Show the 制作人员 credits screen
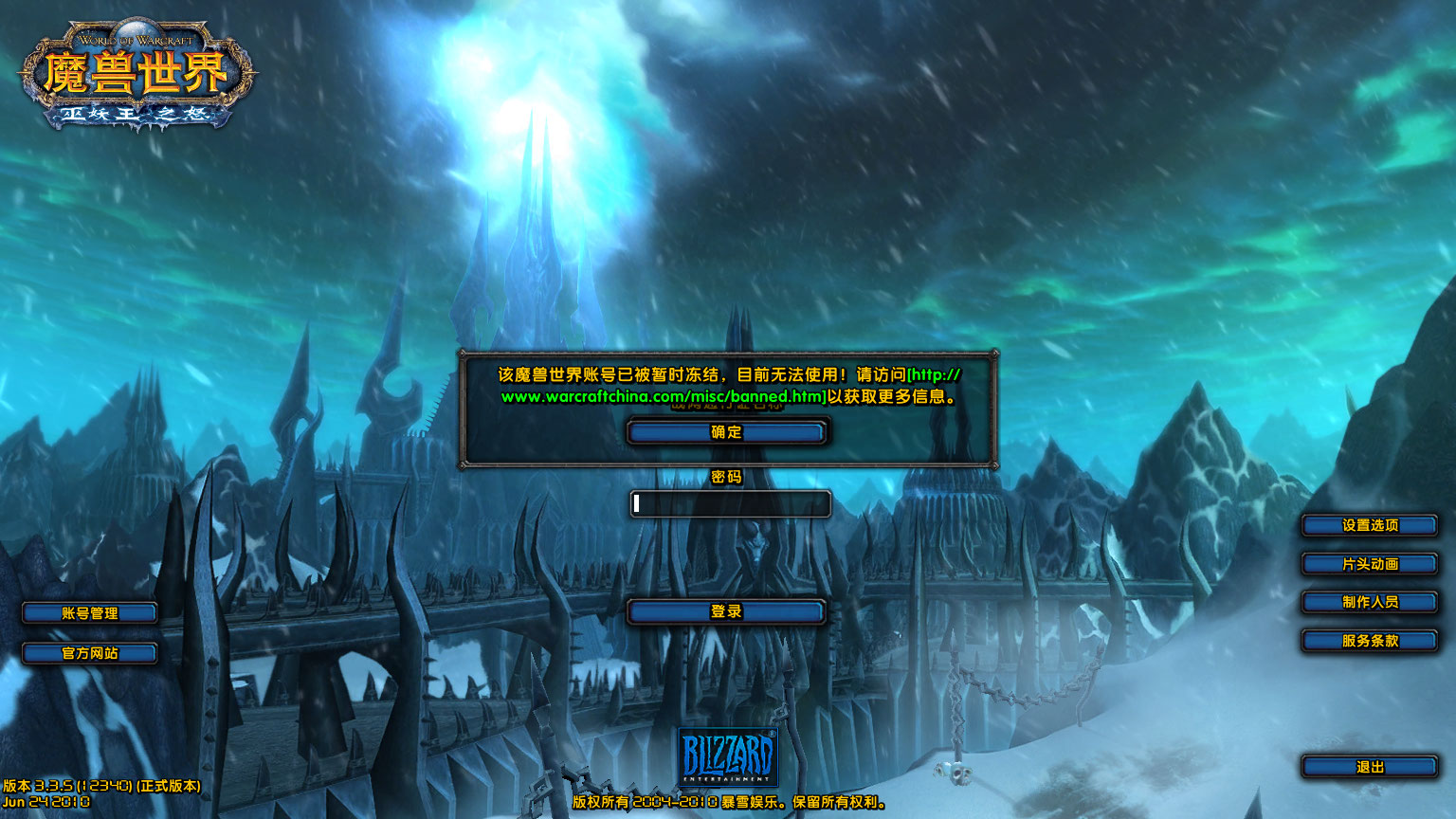 1368,602
